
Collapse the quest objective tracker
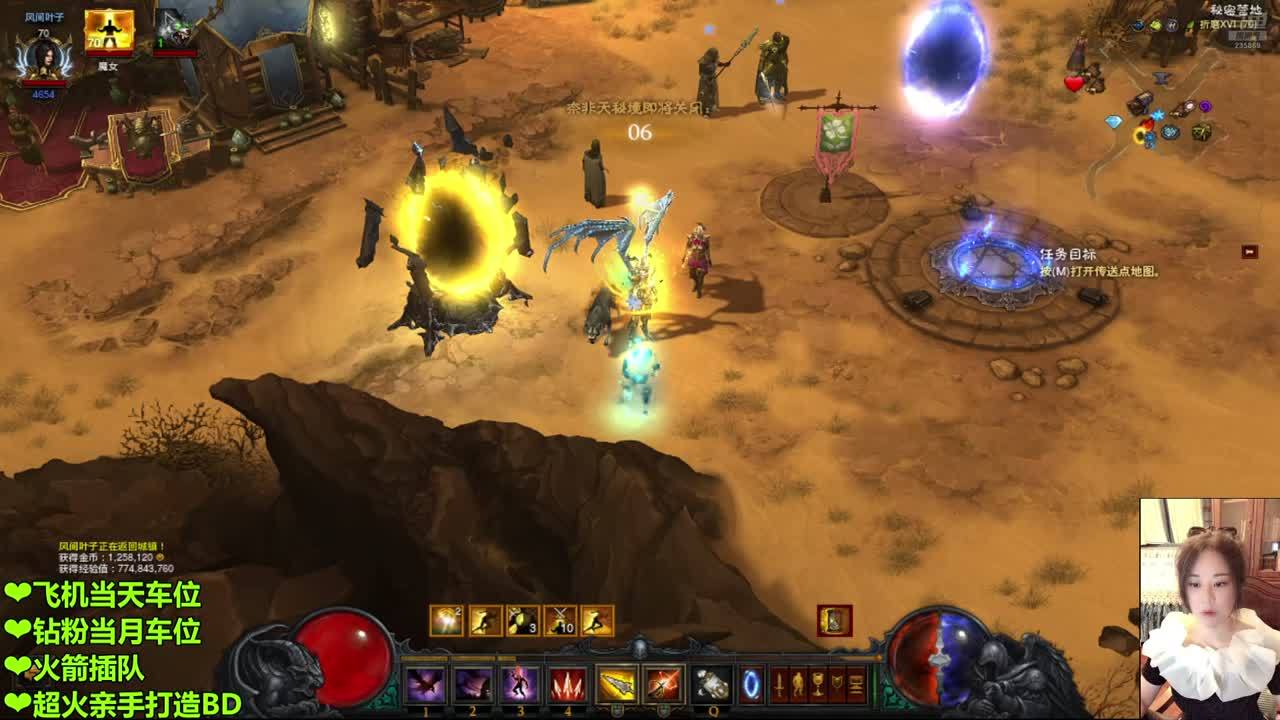click(1249, 252)
